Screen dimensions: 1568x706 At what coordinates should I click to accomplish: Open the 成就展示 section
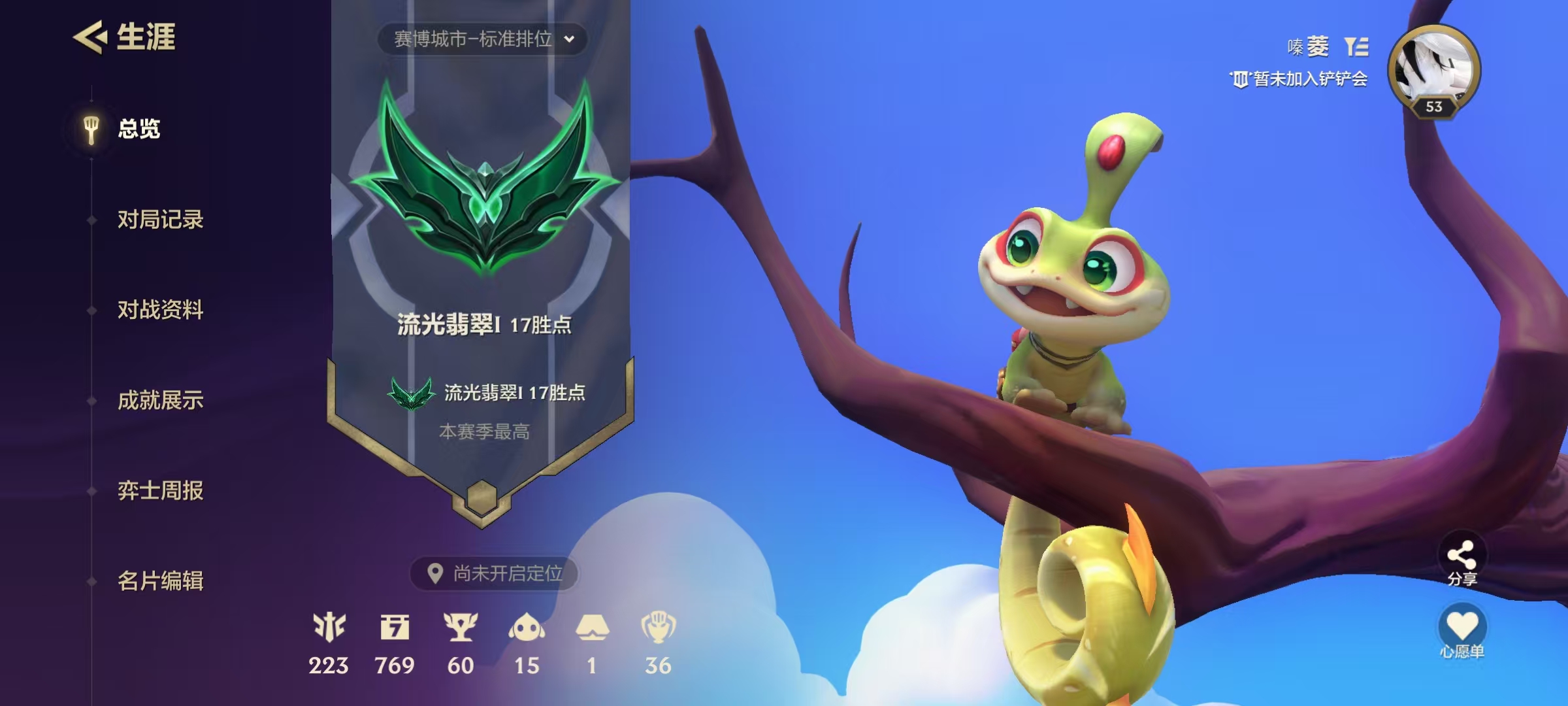[161, 401]
